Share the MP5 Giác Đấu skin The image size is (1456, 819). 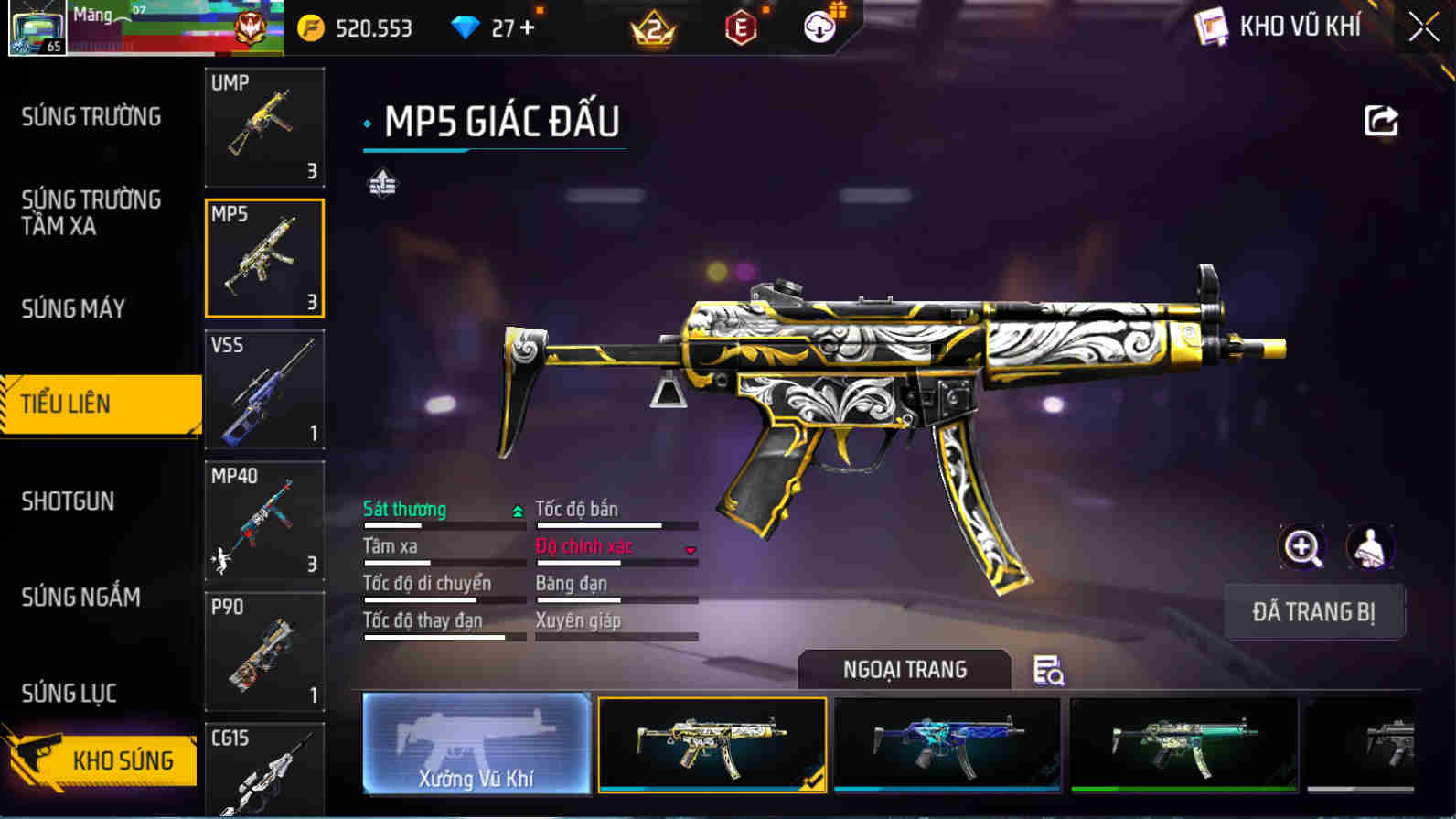(1383, 119)
